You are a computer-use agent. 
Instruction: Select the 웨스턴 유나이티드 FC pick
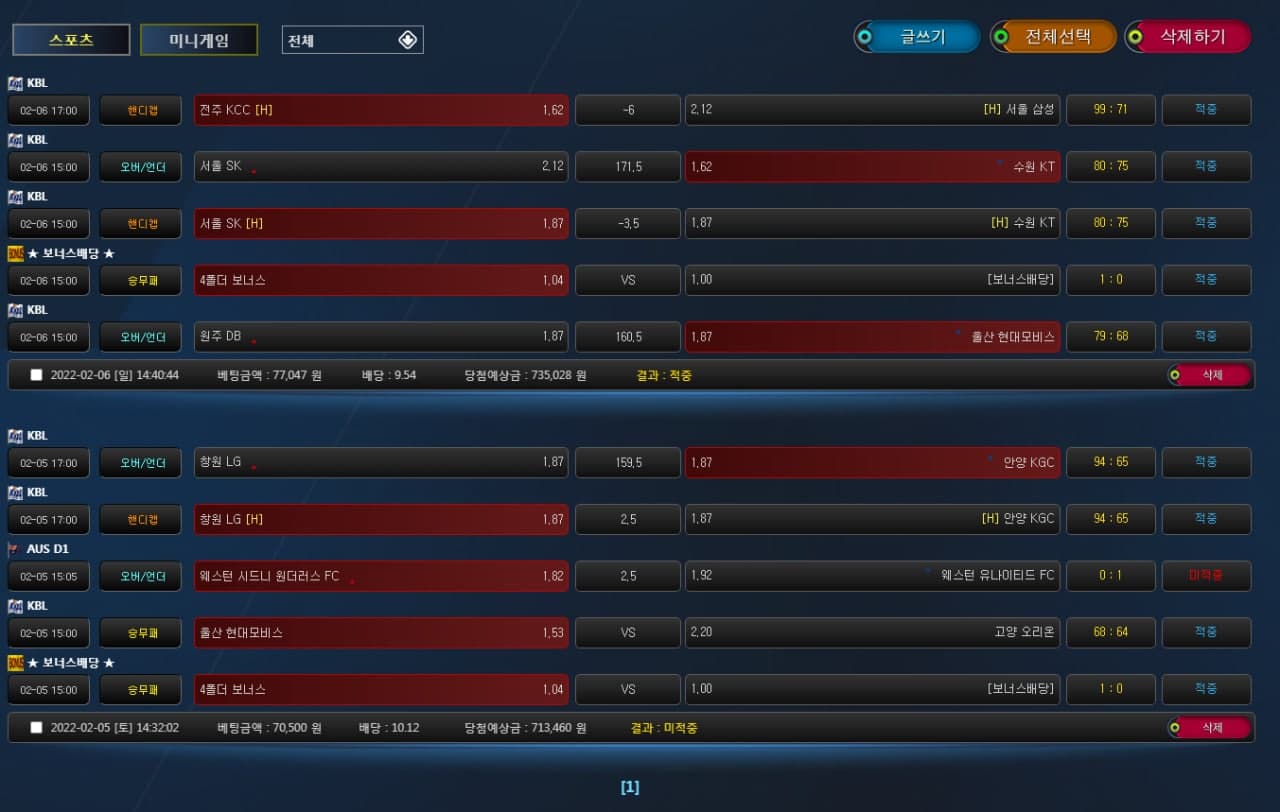[x=872, y=576]
